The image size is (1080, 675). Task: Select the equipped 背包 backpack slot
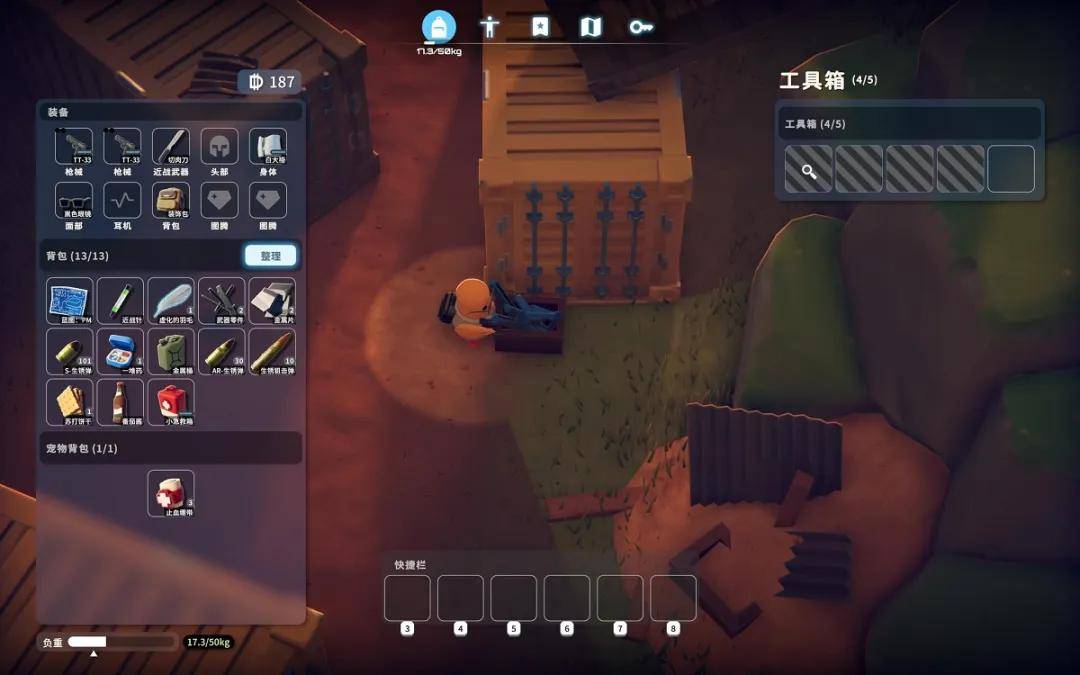pos(171,201)
